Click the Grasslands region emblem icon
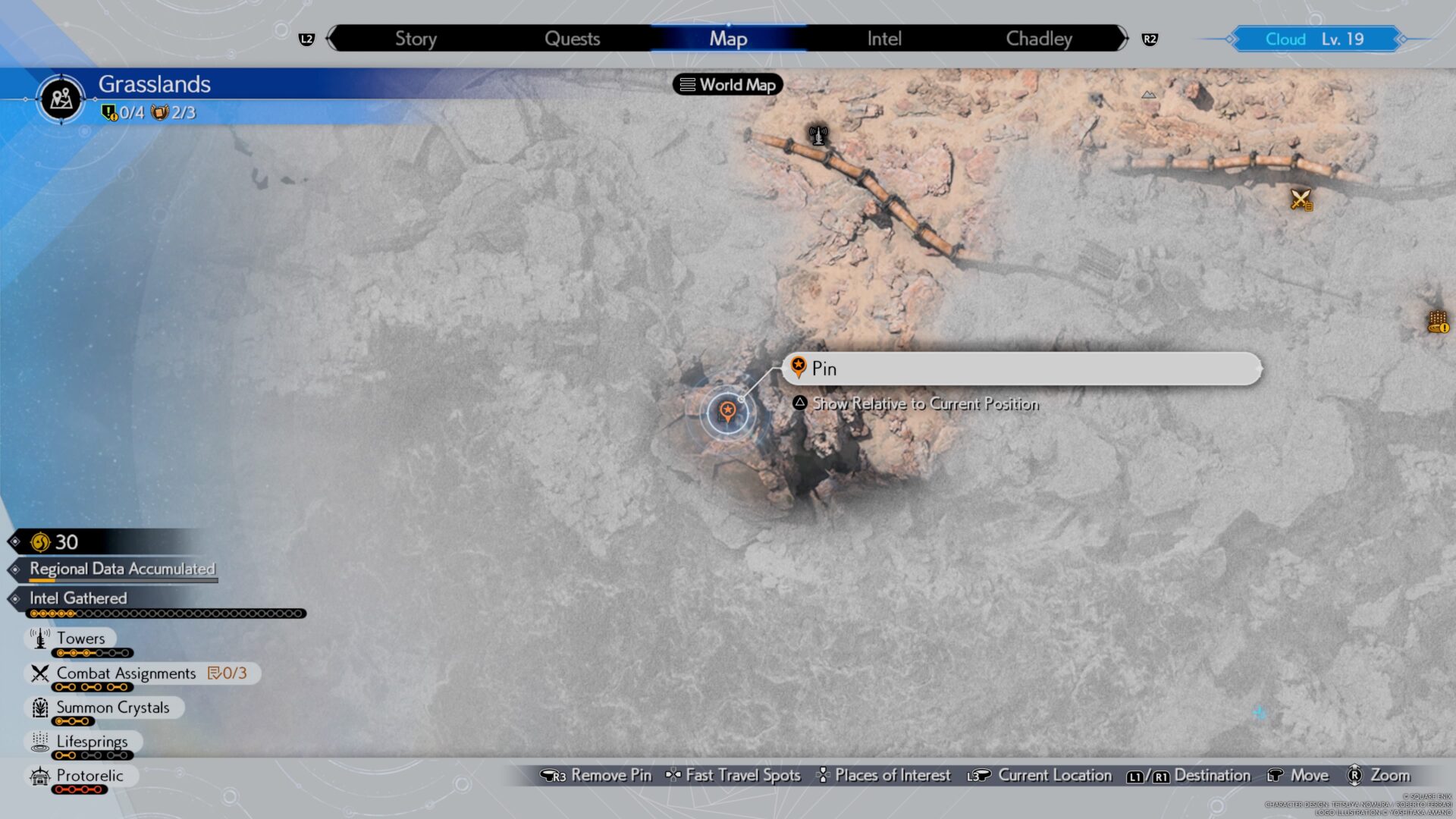This screenshot has height=819, width=1456. point(61,99)
